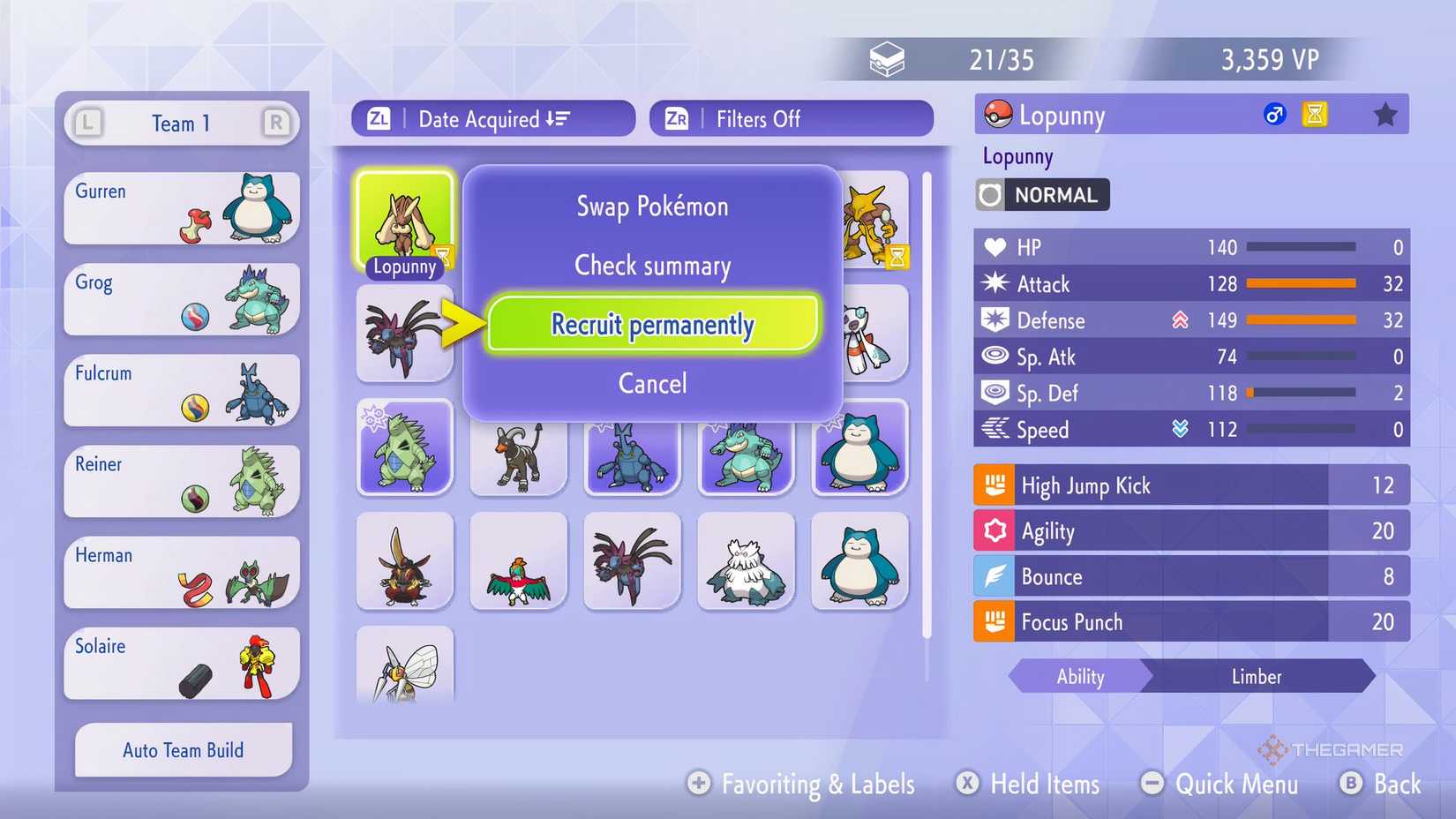Choose Check summary from the popup menu
Viewport: 1456px width, 819px height.
coord(652,266)
